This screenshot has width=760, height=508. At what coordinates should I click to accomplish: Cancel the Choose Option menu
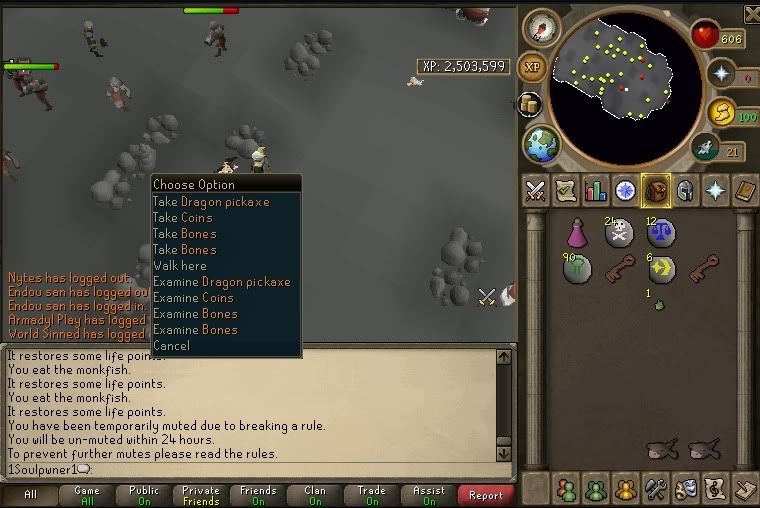171,346
